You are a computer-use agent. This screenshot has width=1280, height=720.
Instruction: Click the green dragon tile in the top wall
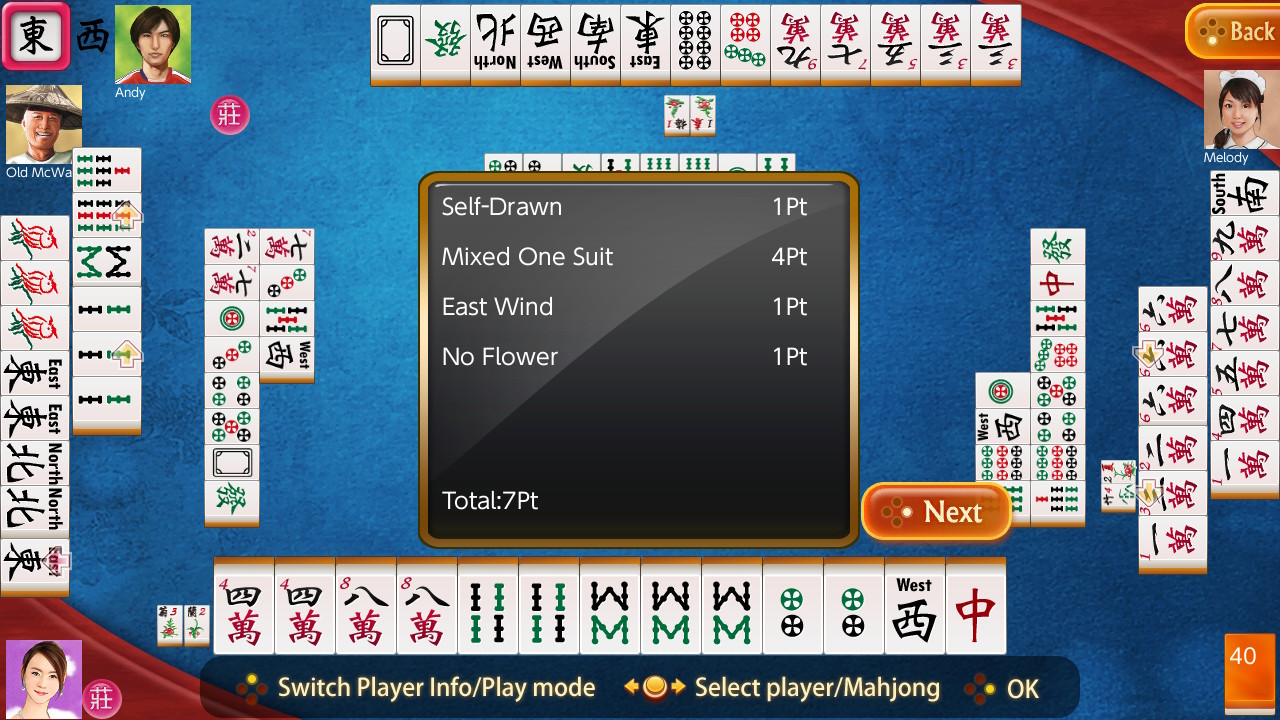[x=445, y=44]
